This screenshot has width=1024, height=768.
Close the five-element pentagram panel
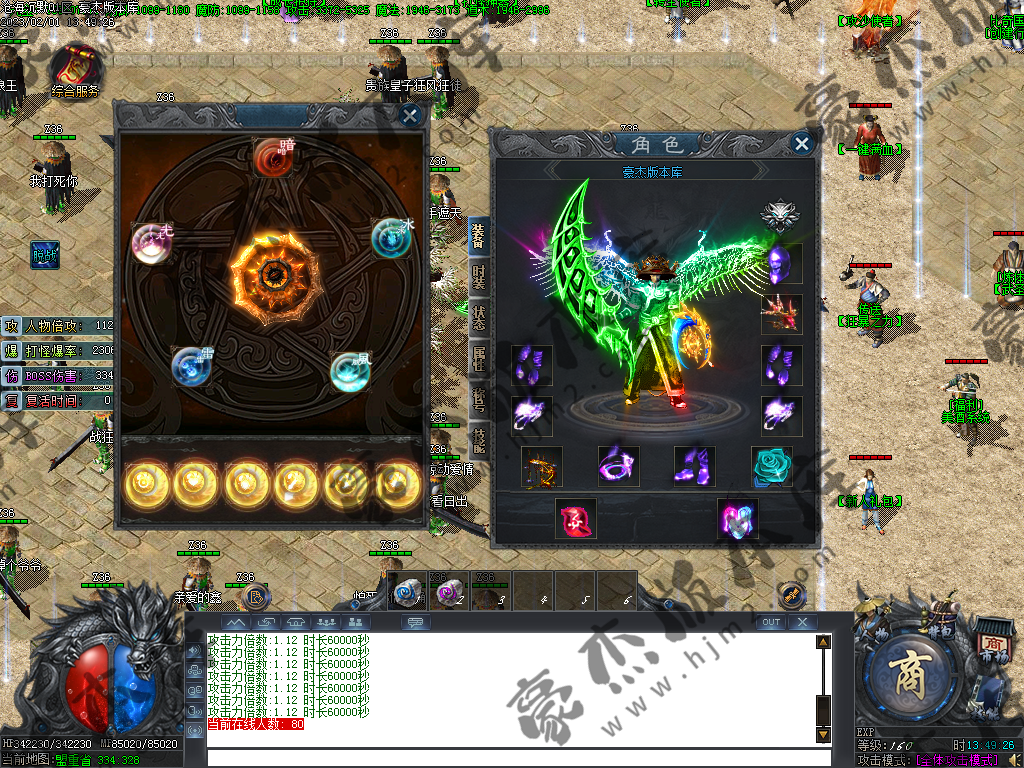click(x=410, y=115)
